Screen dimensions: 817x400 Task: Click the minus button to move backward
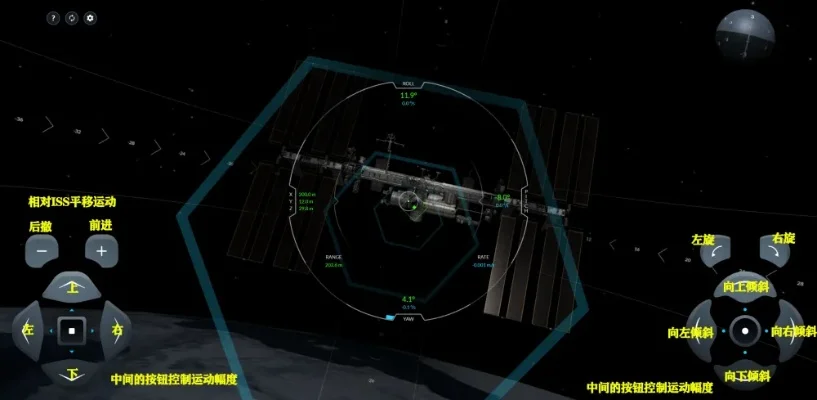point(42,251)
